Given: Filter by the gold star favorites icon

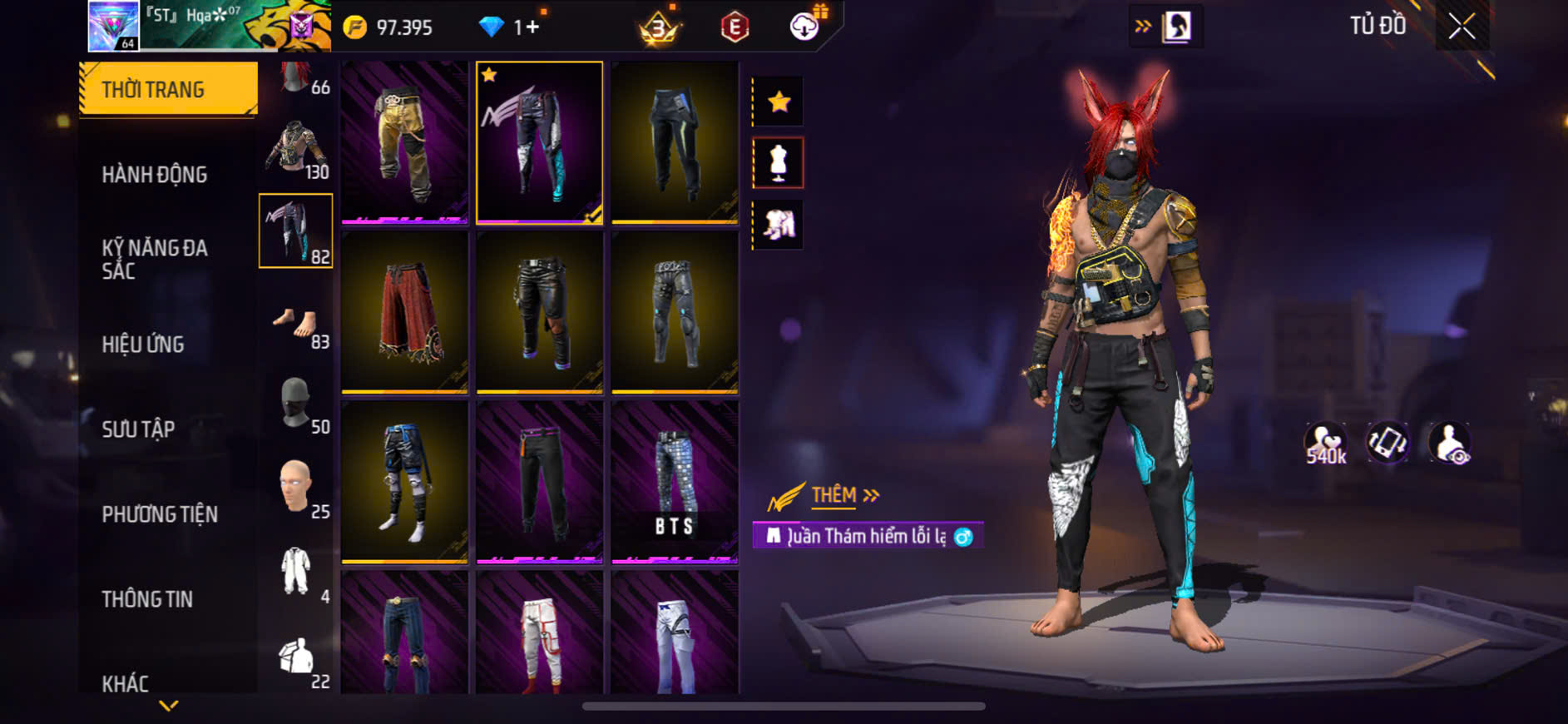Looking at the screenshot, I should point(779,102).
